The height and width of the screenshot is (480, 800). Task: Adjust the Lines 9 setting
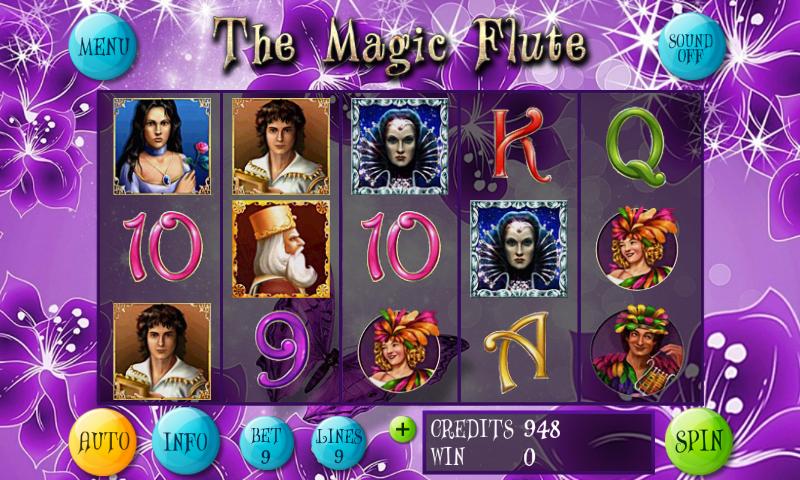[x=339, y=443]
